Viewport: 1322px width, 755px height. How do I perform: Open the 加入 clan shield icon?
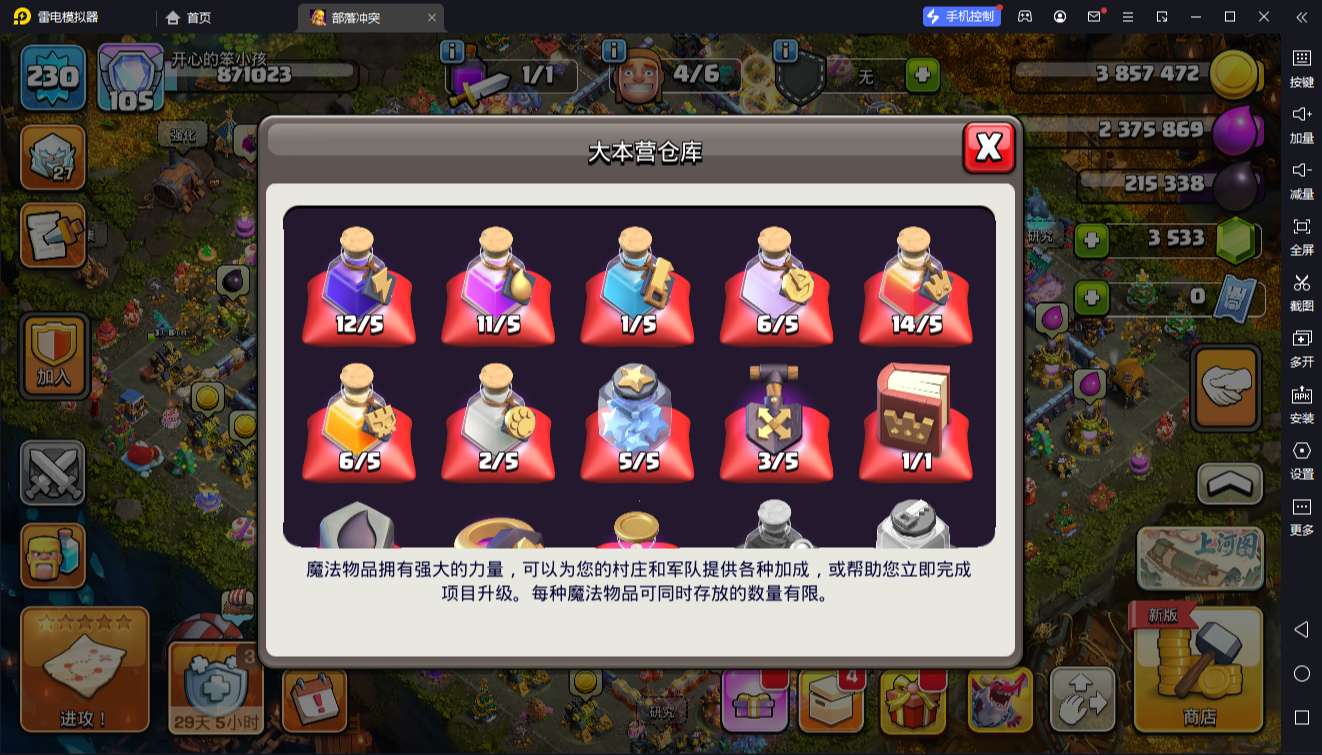coord(52,355)
